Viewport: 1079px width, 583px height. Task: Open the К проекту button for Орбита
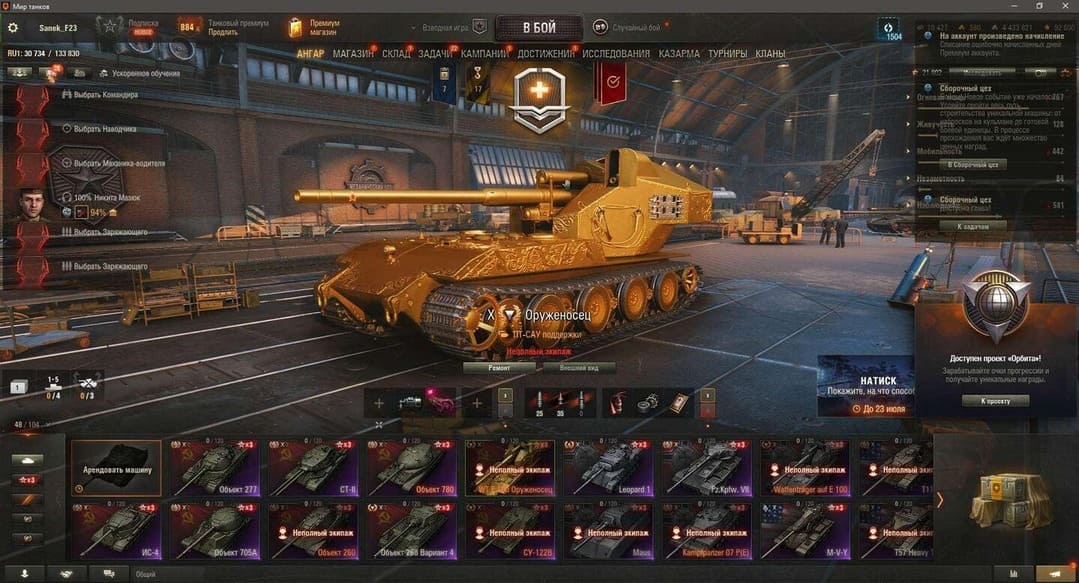pyautogui.click(x=995, y=401)
